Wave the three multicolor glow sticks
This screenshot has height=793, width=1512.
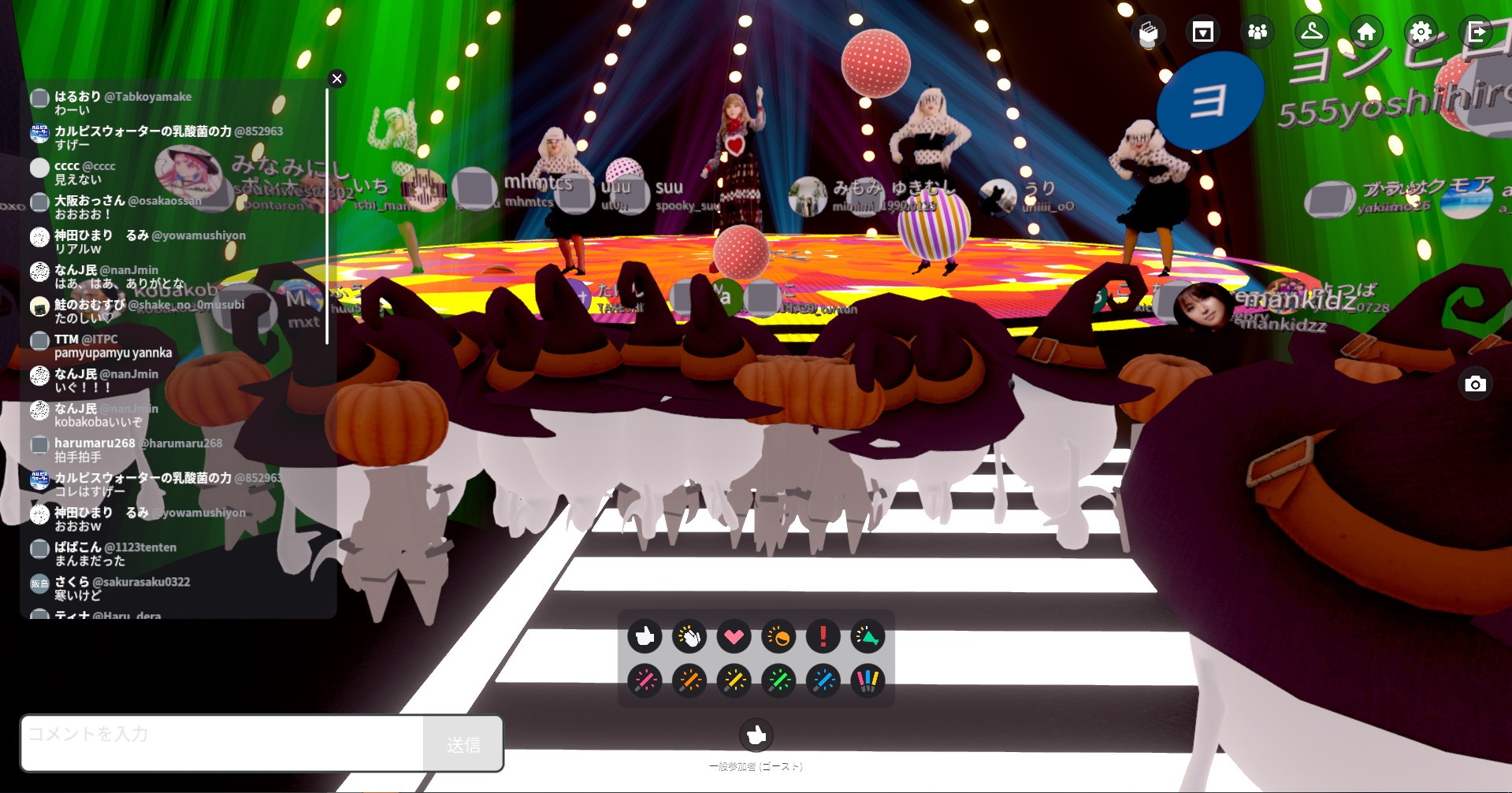pyautogui.click(x=867, y=680)
